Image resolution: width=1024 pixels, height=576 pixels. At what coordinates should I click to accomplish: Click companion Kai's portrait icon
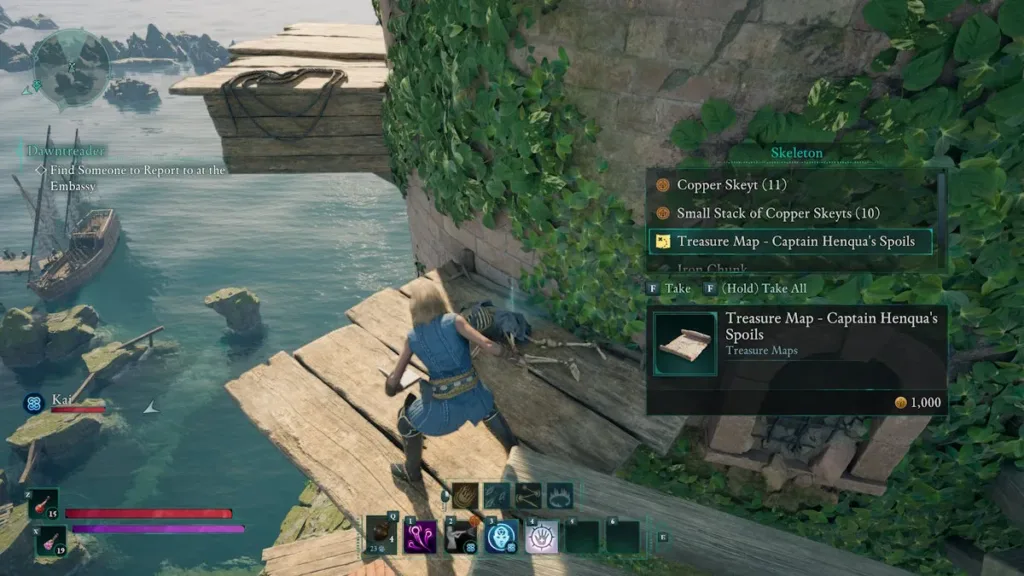tap(33, 404)
